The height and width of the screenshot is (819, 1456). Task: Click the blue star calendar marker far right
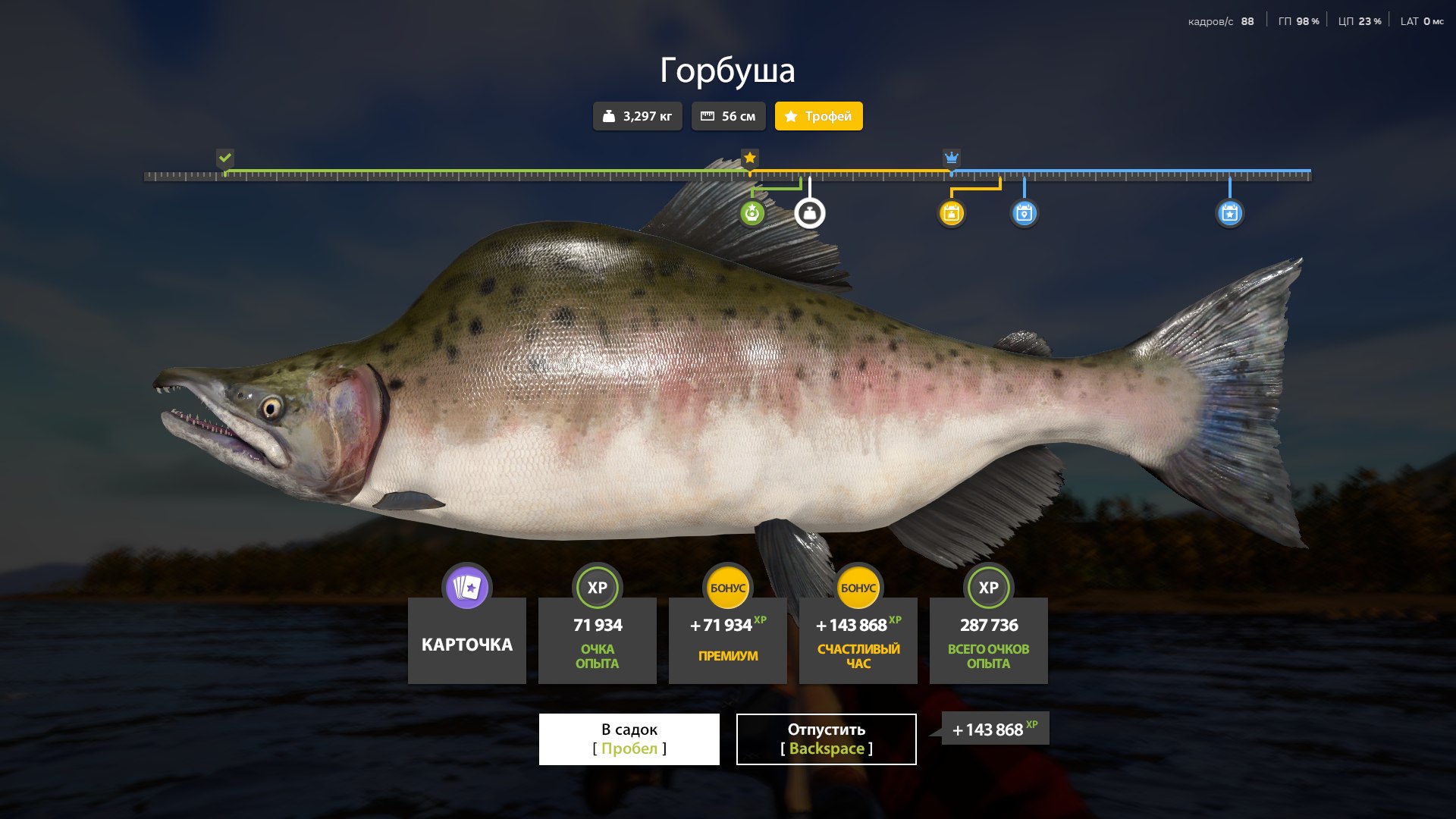[x=1228, y=213]
